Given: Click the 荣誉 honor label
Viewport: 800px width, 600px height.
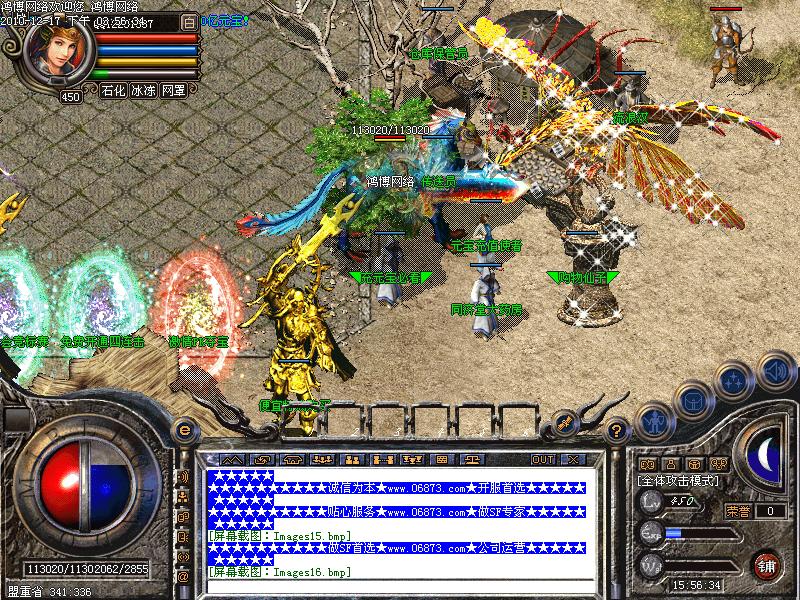Looking at the screenshot, I should click(737, 510).
